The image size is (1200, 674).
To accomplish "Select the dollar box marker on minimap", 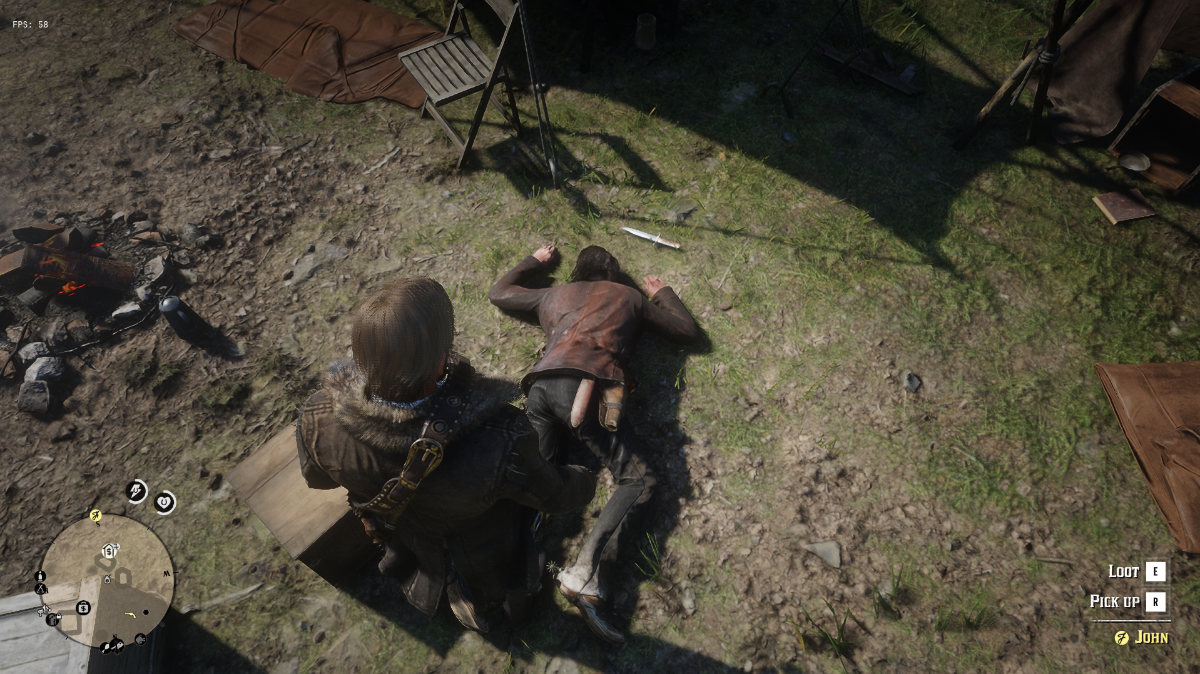I will 84,607.
